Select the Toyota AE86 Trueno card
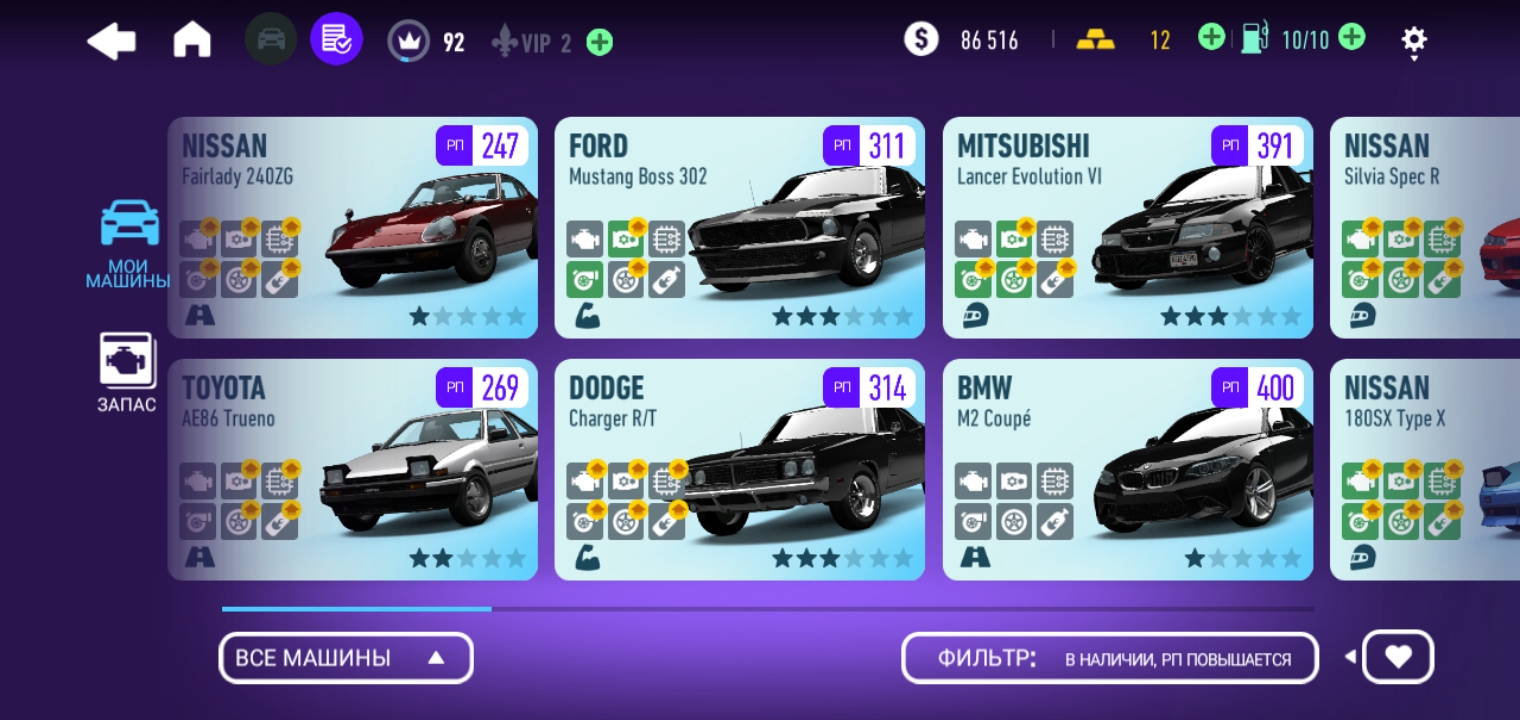 tap(352, 470)
